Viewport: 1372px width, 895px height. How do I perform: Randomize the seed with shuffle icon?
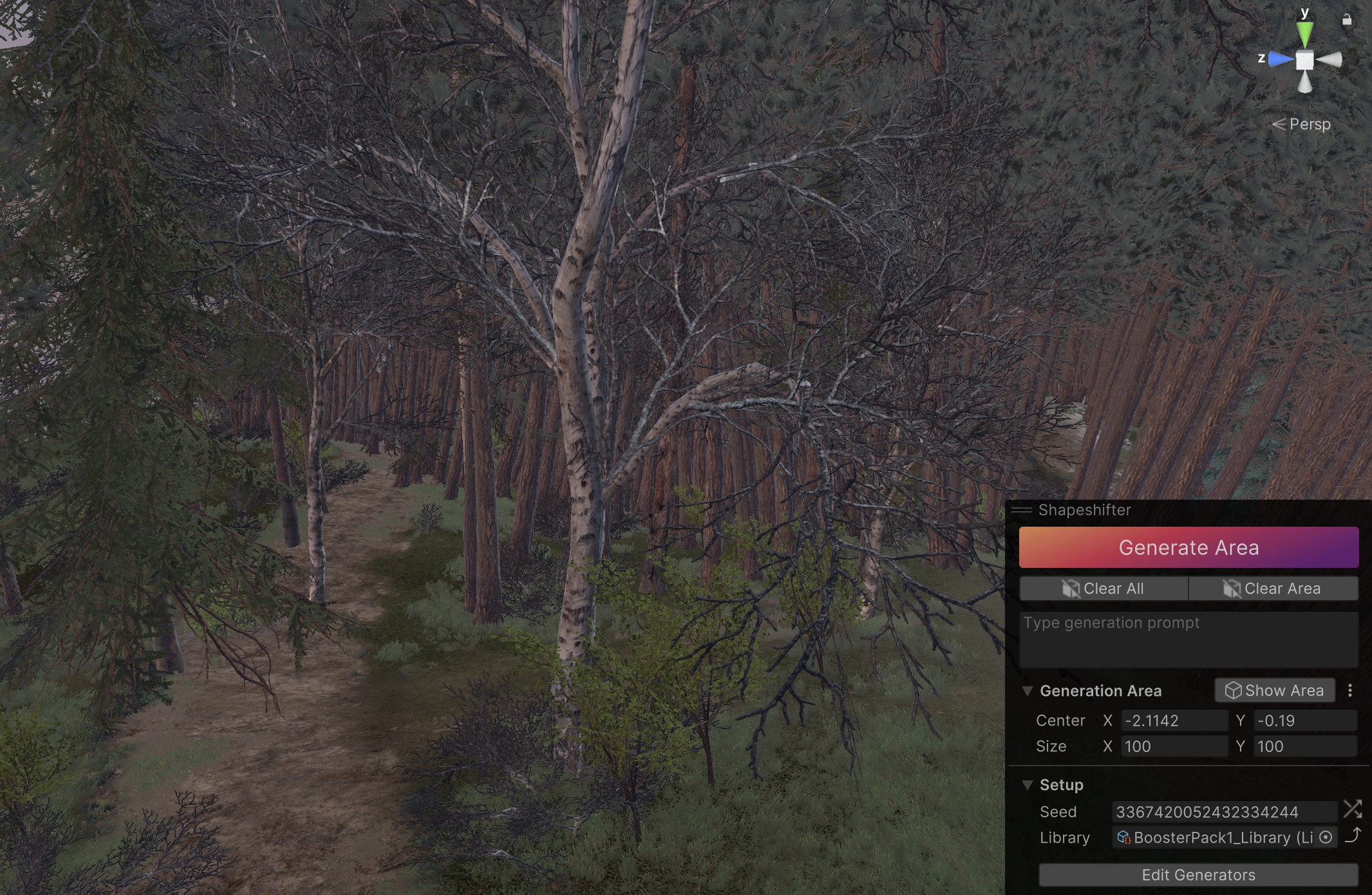1352,809
